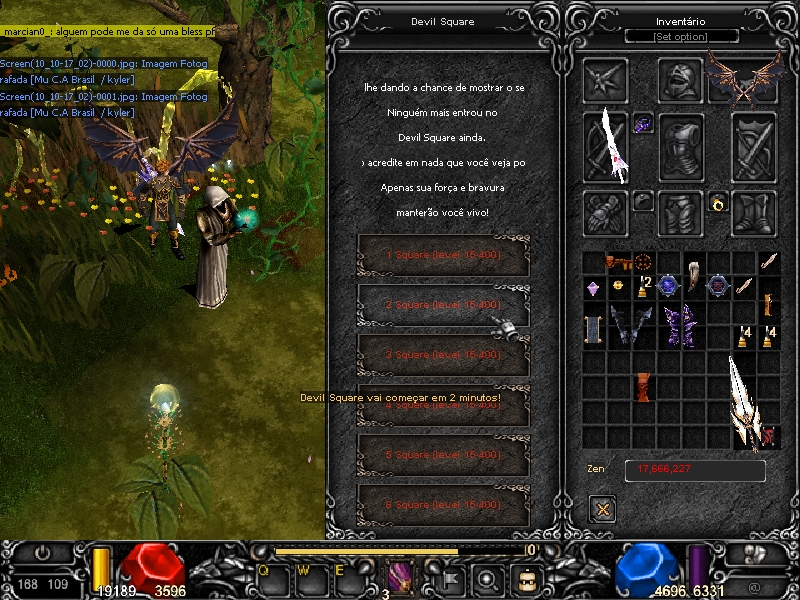
Task: Enter the 3 Square option
Action: pos(443,355)
